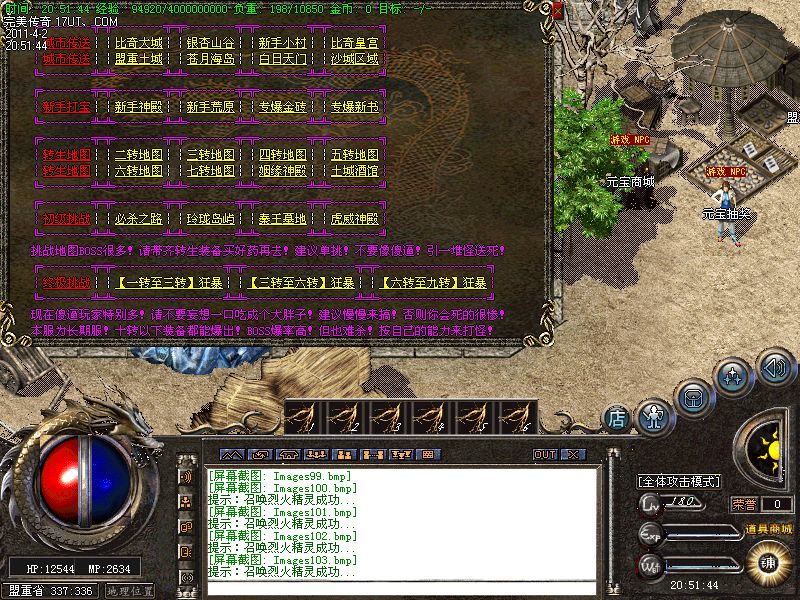Screen dimensions: 800x600
Task: Teleport to 必杀之路
Action: [x=138, y=219]
